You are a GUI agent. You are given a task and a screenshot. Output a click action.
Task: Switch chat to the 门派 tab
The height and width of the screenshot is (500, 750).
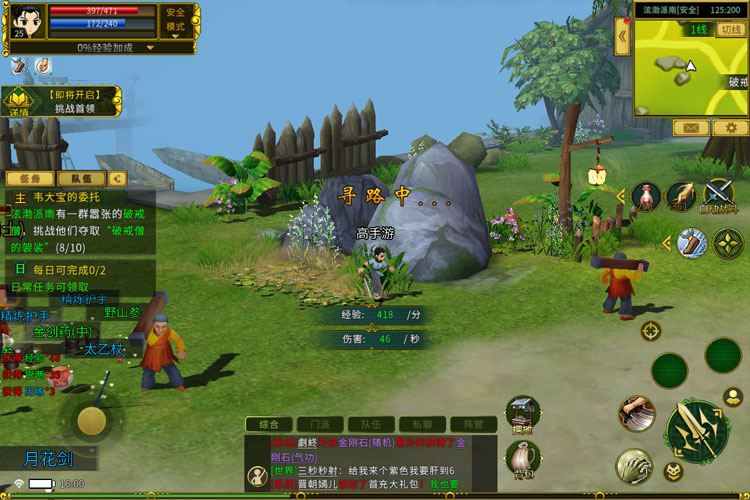(319, 424)
